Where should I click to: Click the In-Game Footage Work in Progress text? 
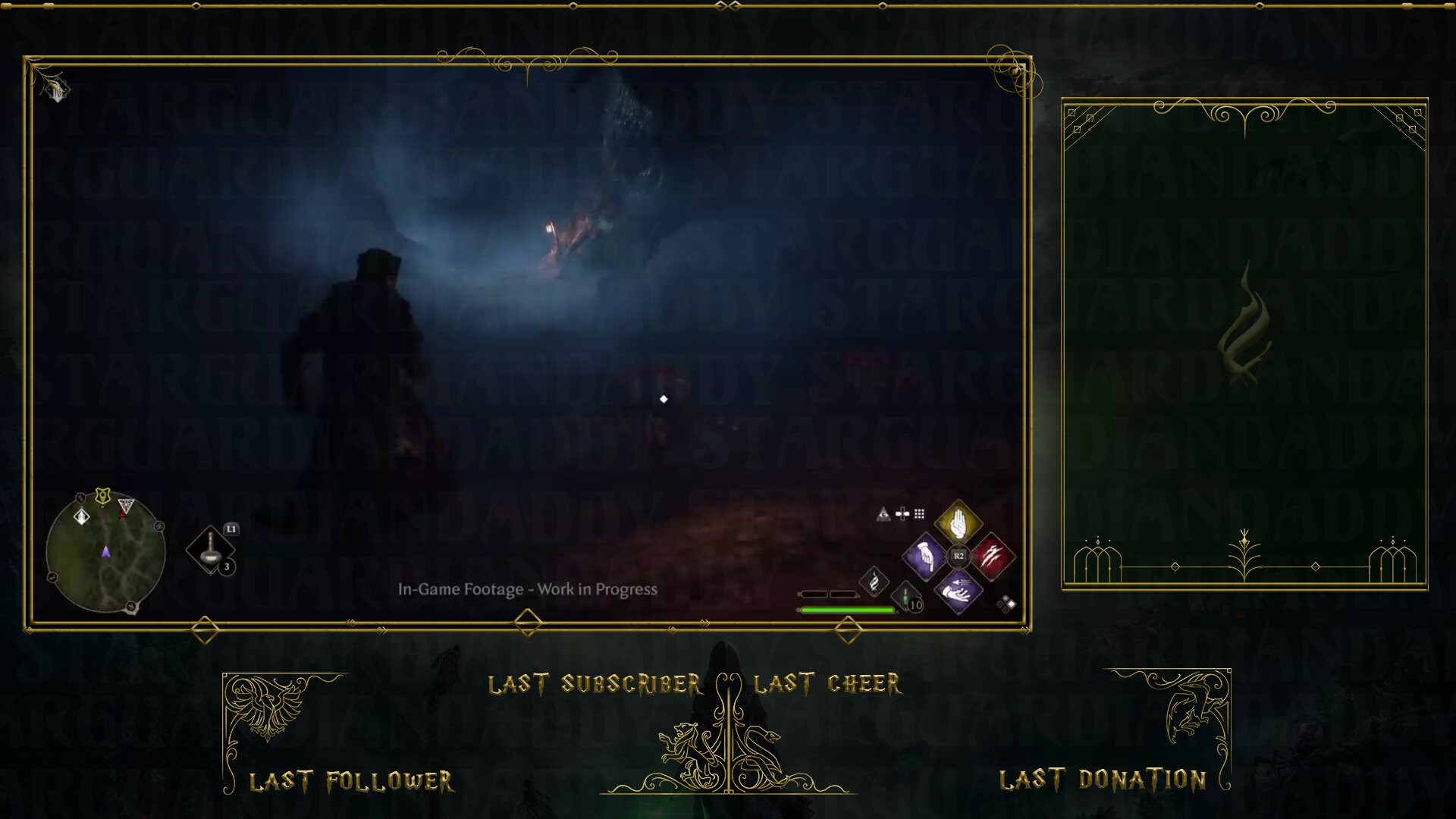click(x=529, y=588)
